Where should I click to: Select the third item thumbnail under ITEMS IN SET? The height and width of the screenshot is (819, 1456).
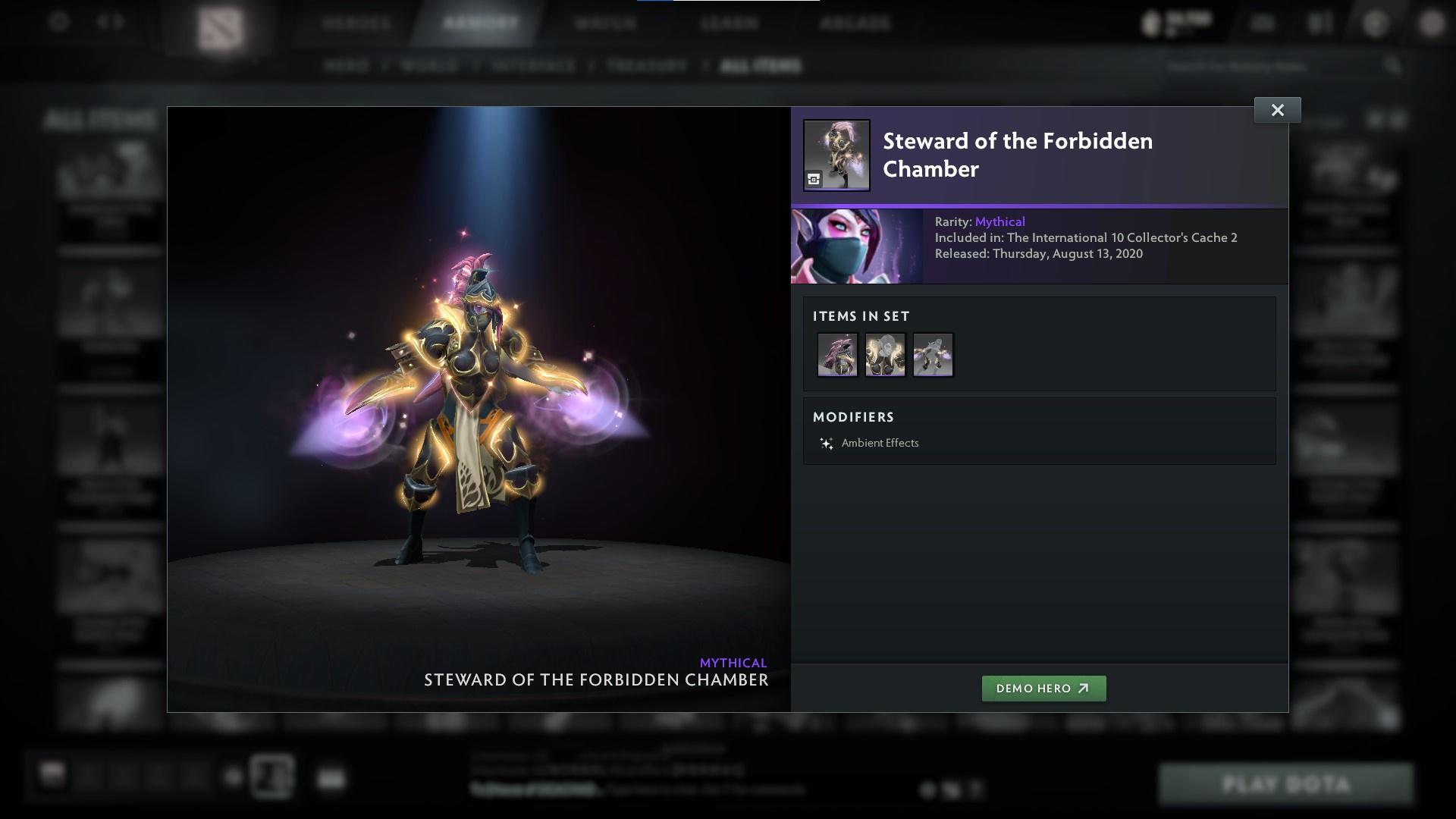point(933,354)
